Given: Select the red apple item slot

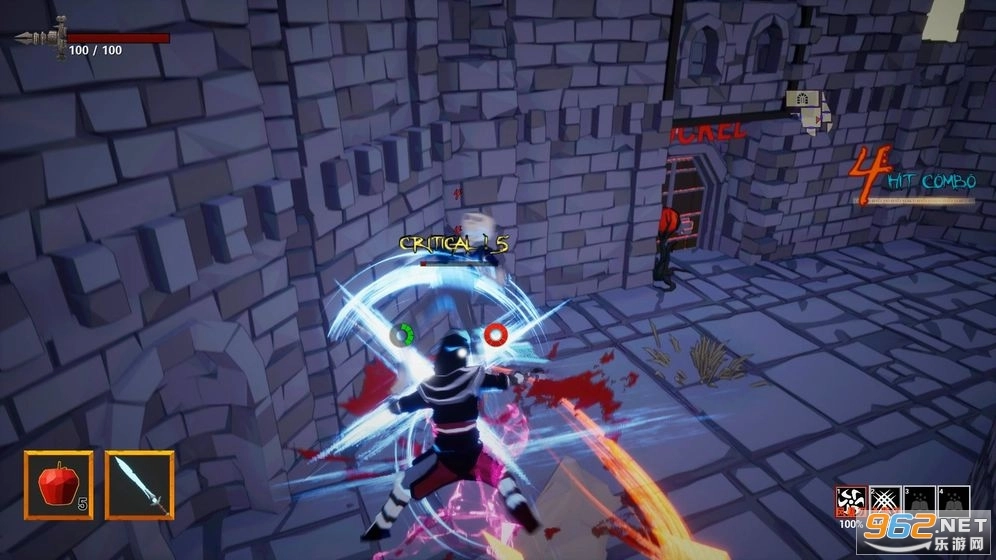Looking at the screenshot, I should coord(59,485).
